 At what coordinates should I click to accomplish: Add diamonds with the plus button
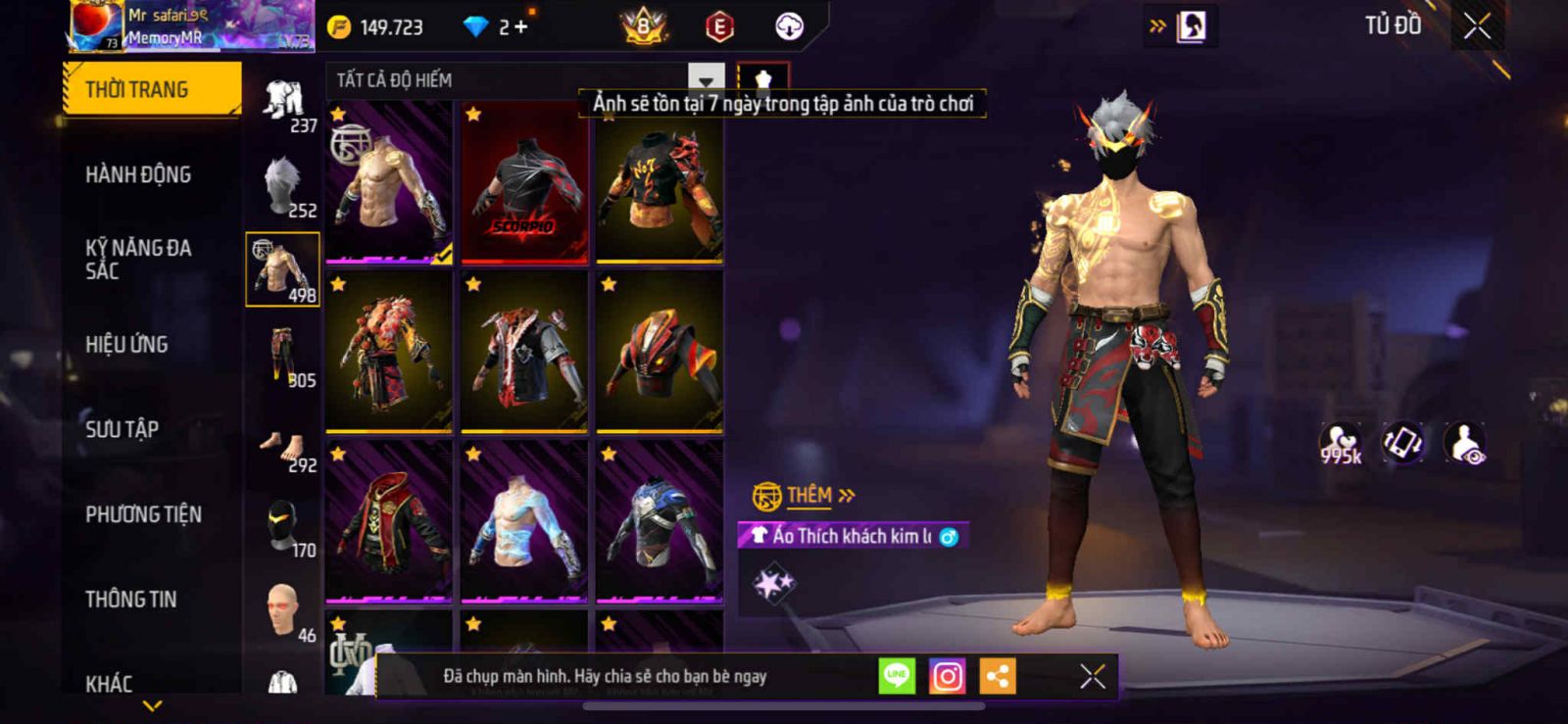(520, 27)
